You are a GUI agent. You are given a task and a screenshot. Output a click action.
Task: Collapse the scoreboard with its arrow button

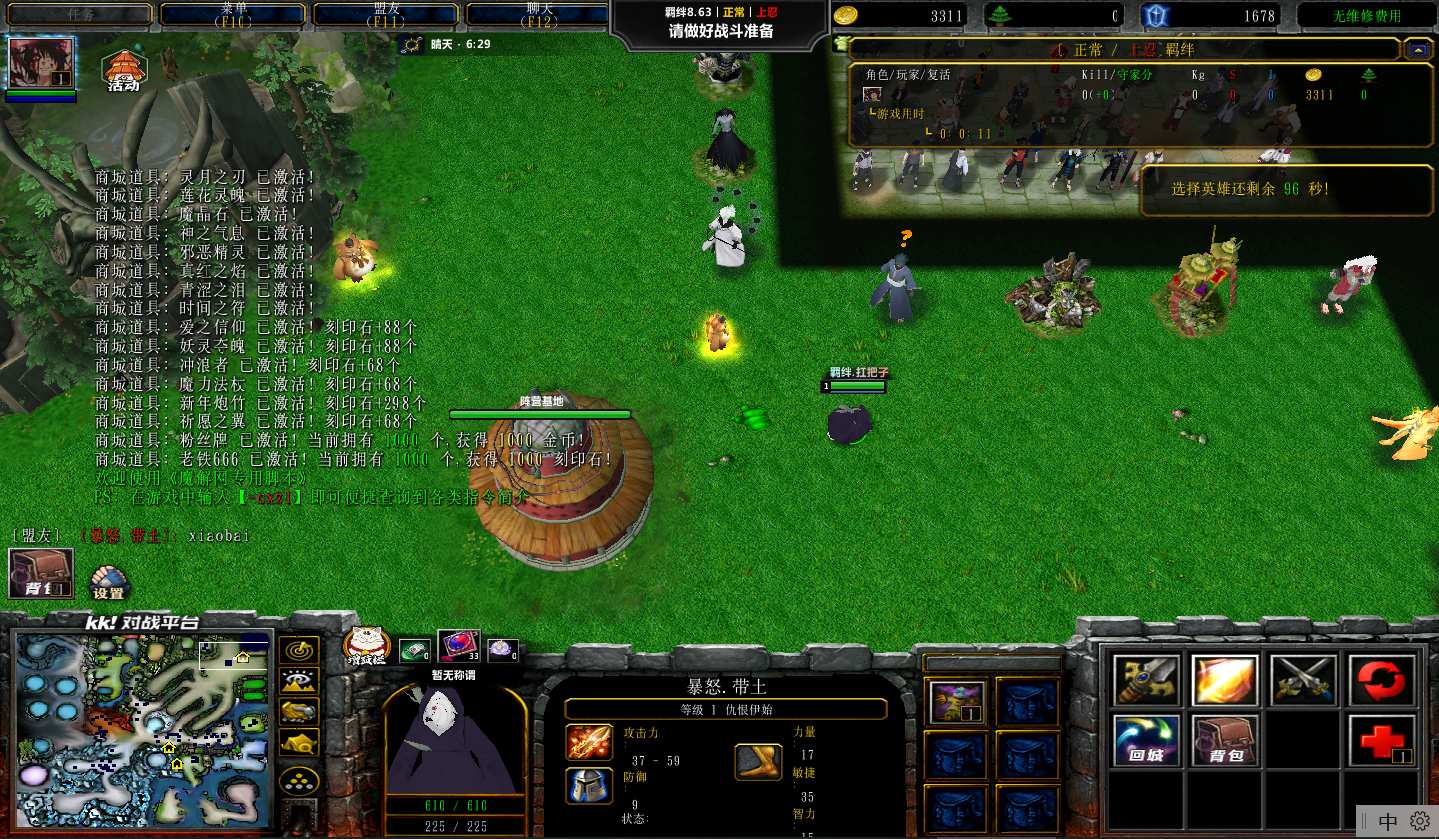(1417, 48)
